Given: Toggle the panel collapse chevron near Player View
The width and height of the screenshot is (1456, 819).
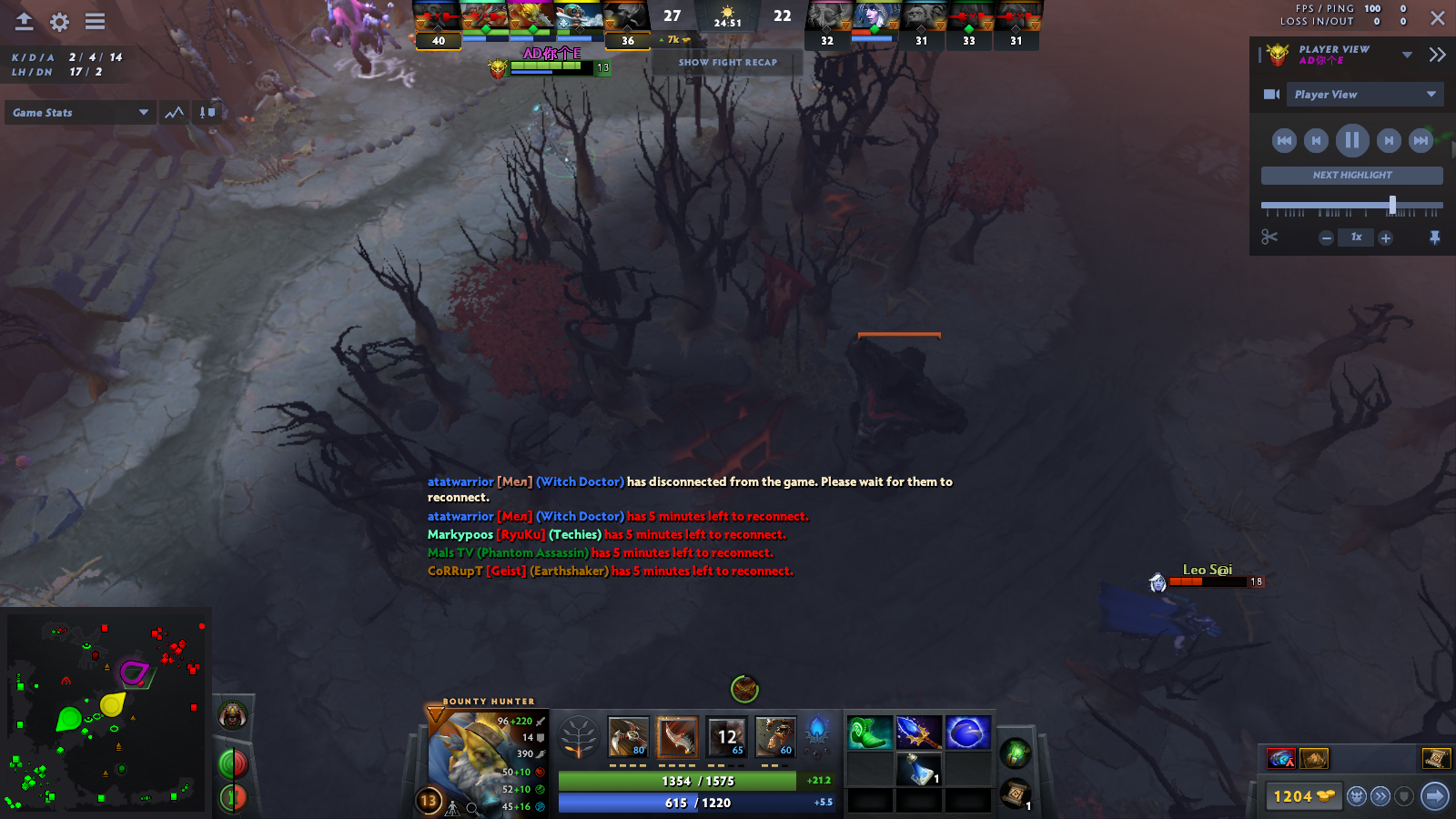Looking at the screenshot, I should click(1439, 54).
